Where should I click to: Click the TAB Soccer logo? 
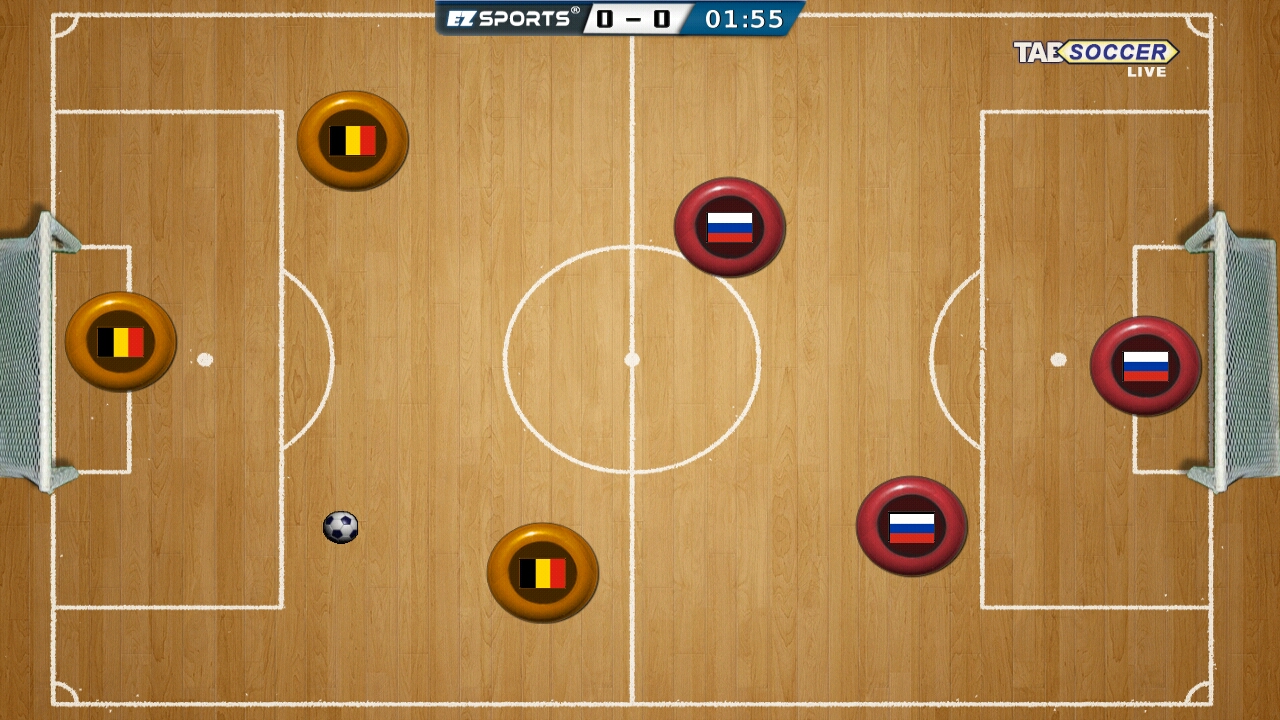(1096, 50)
